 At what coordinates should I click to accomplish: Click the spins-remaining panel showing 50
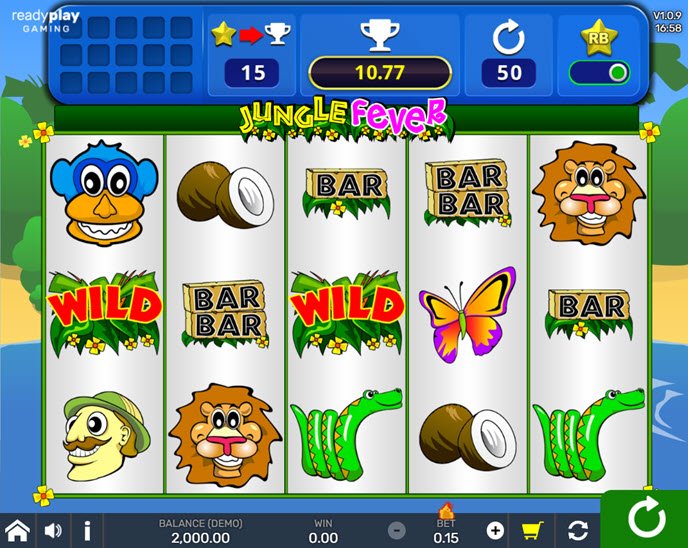click(509, 55)
